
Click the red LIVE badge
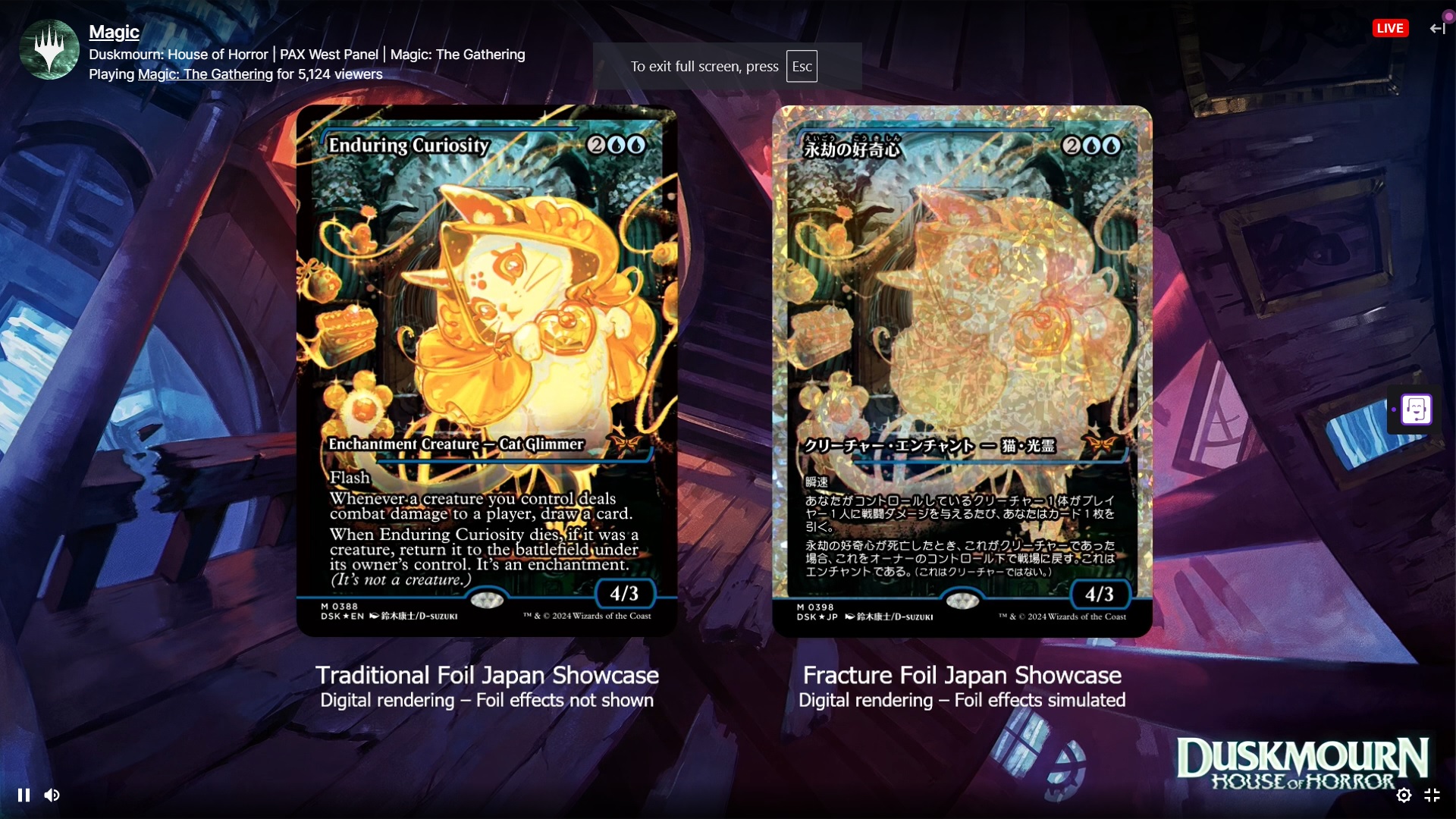1390,28
